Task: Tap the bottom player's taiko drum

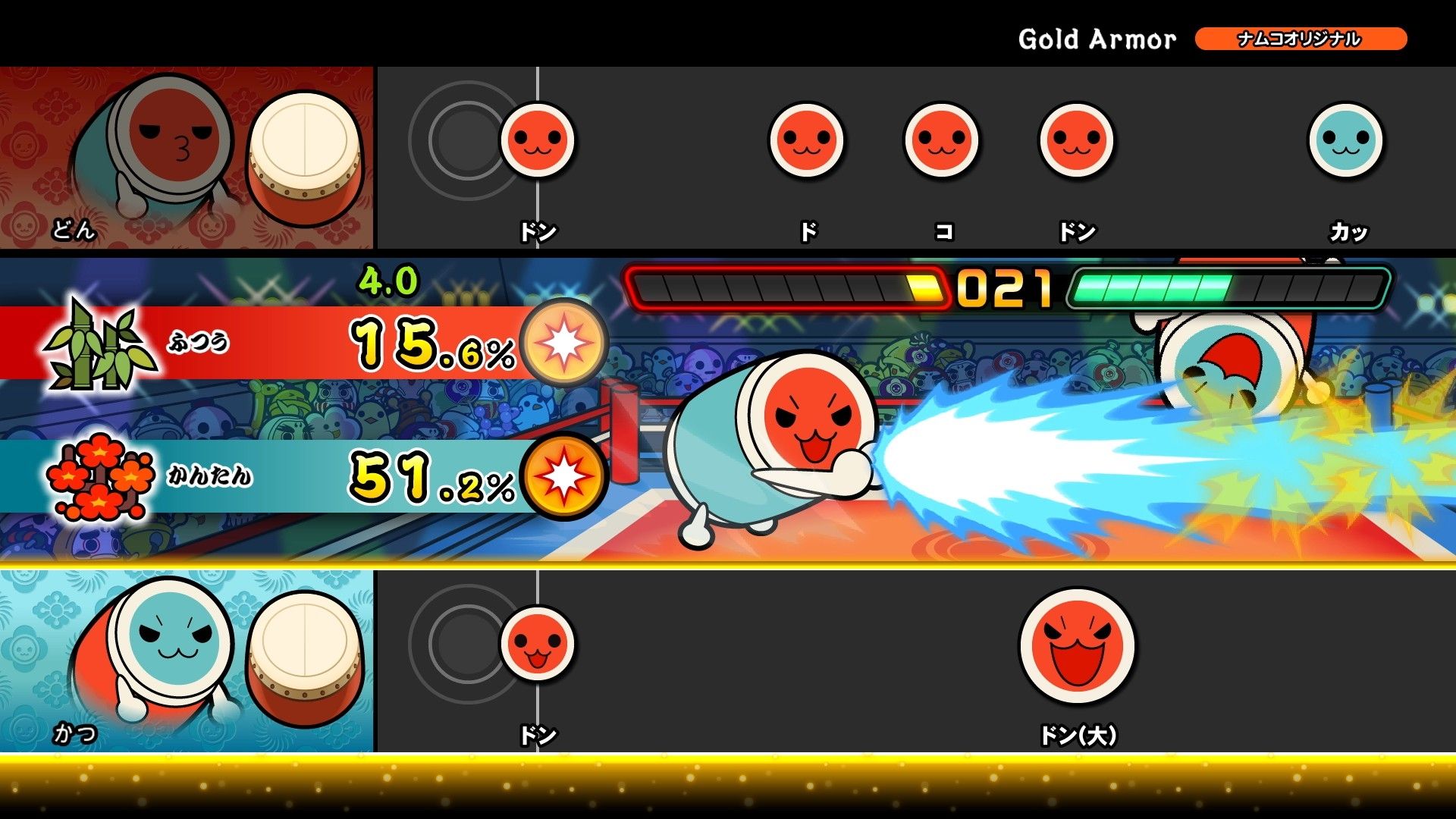Action: [305, 658]
